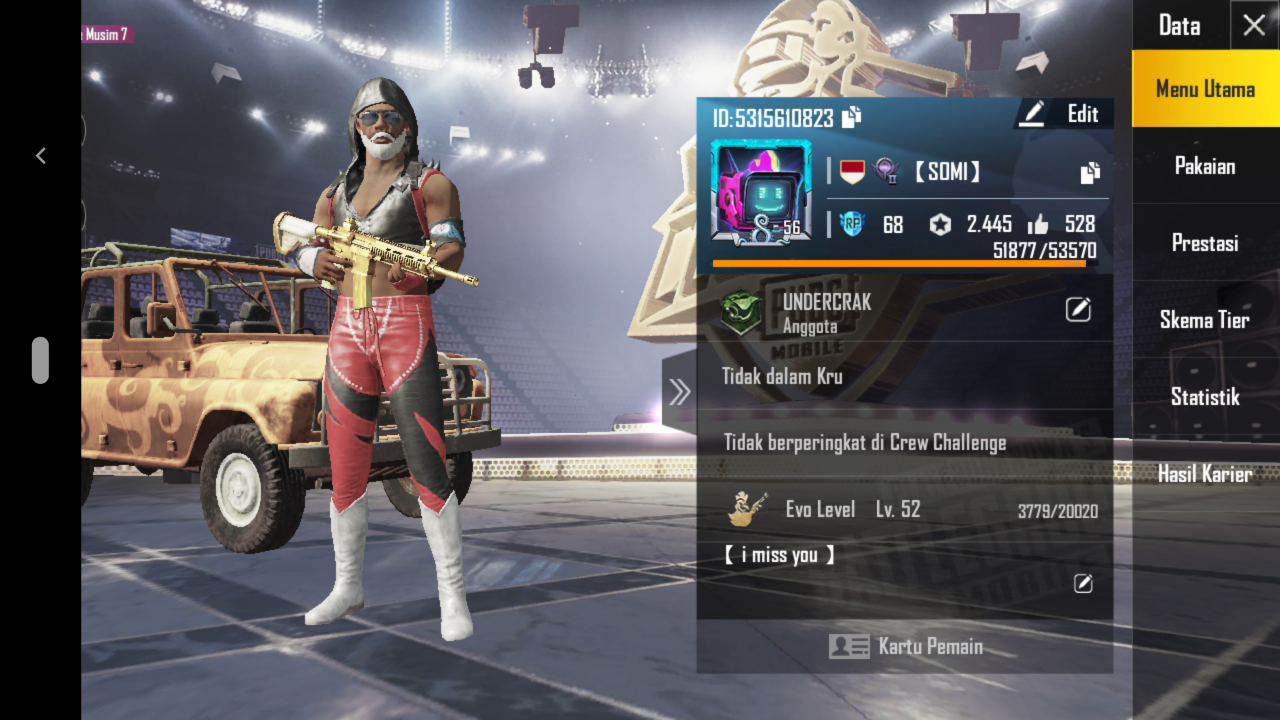Edit the 'i miss you' signature
The image size is (1280, 720).
click(1083, 583)
